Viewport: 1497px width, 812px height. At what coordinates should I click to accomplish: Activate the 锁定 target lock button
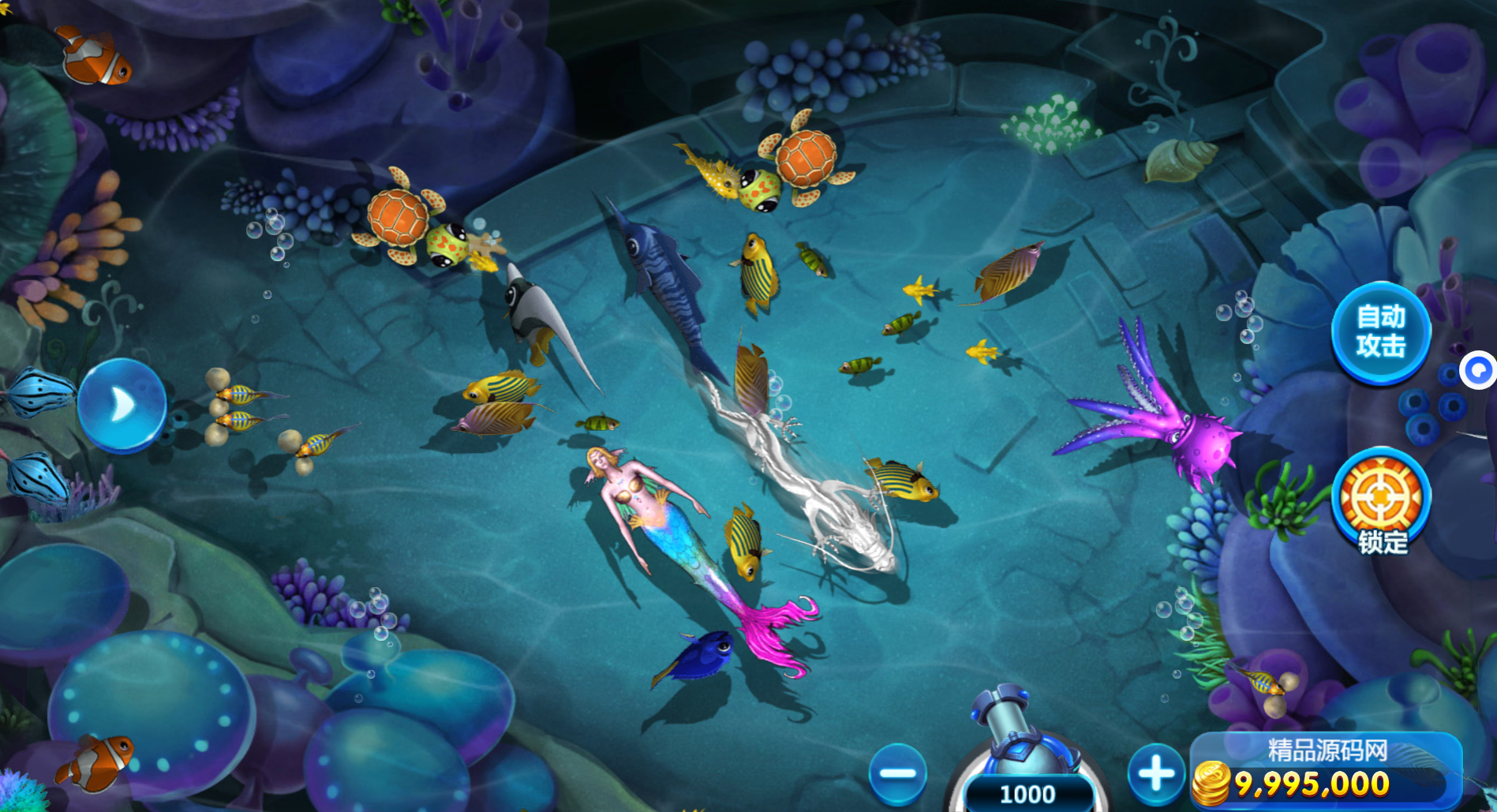[1381, 501]
